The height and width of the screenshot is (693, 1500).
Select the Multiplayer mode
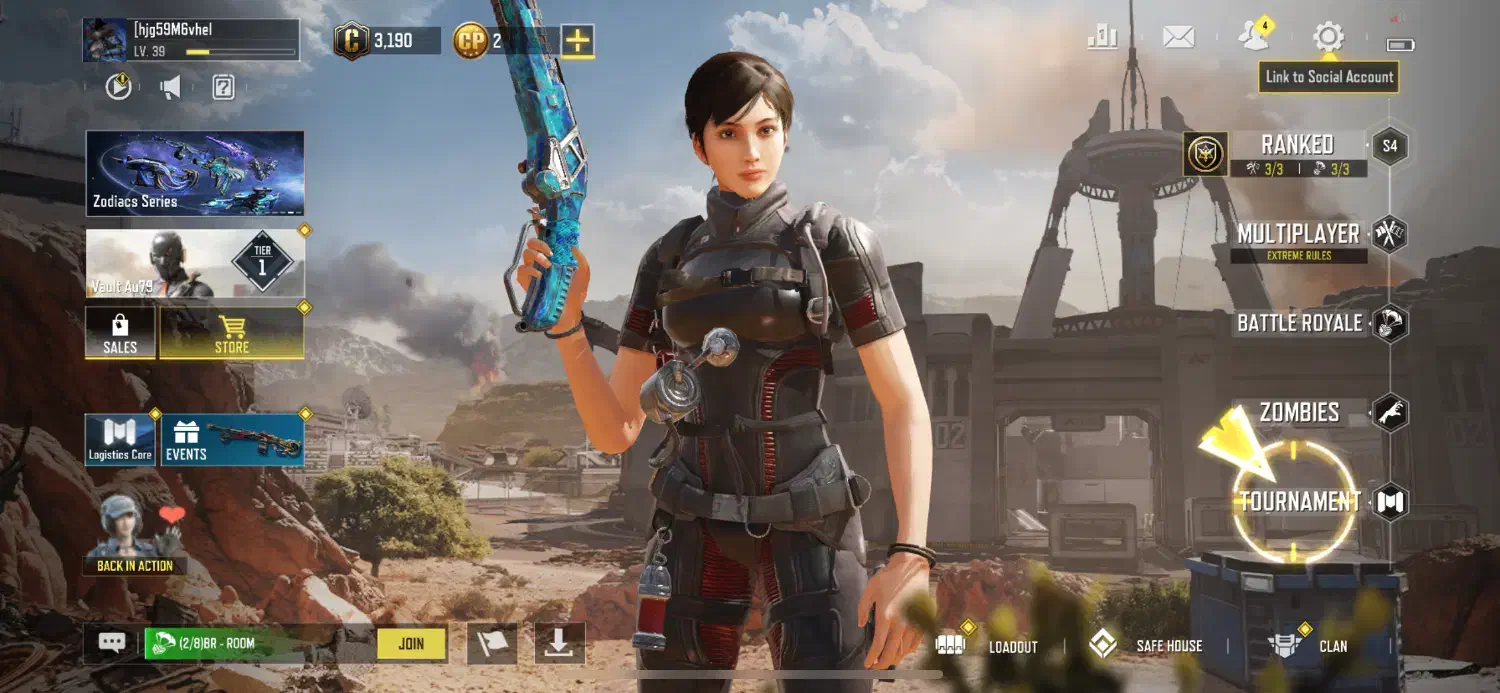[x=1299, y=235]
